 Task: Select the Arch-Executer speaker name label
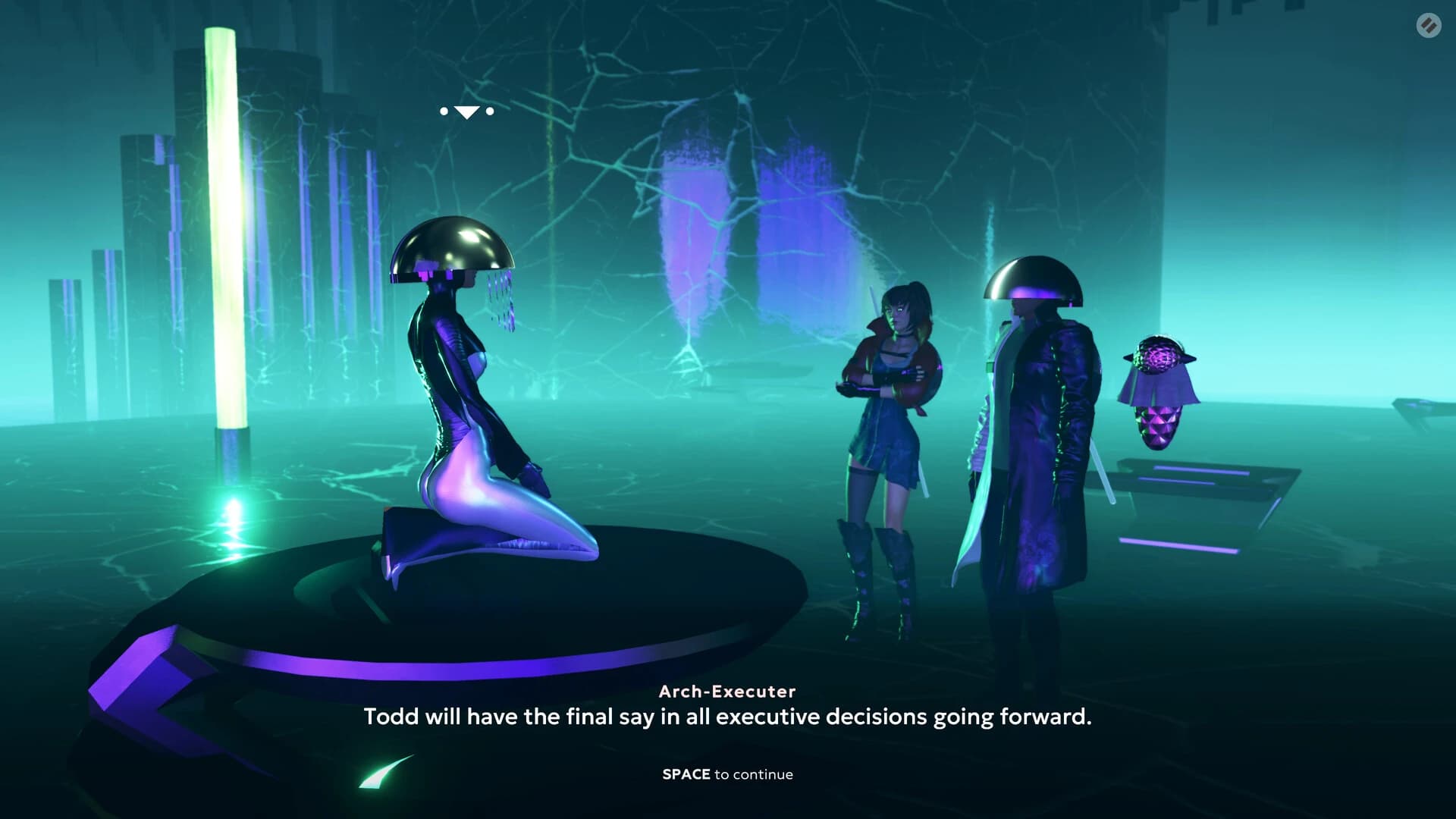point(727,691)
